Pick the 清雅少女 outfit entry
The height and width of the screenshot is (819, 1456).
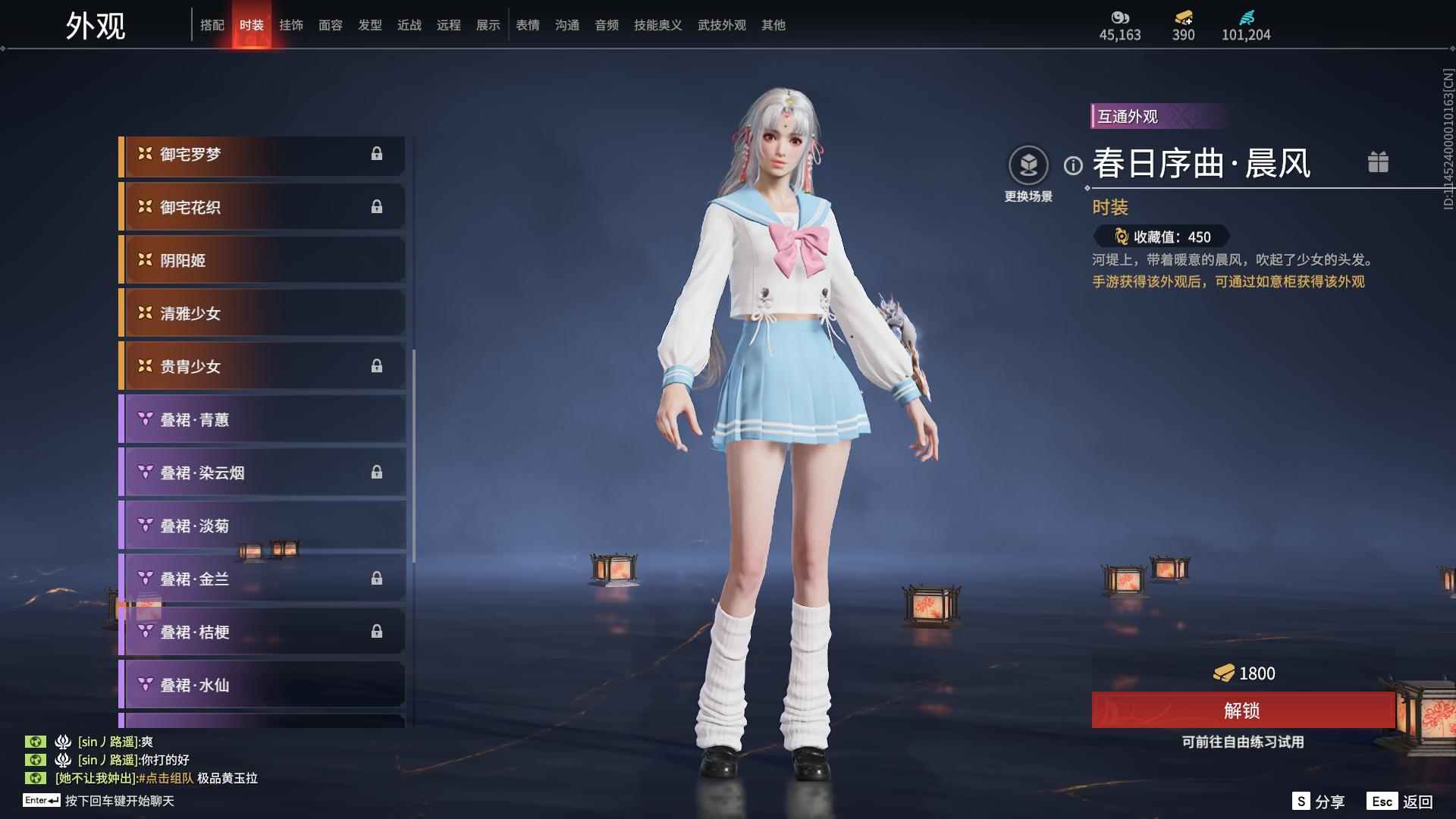262,314
